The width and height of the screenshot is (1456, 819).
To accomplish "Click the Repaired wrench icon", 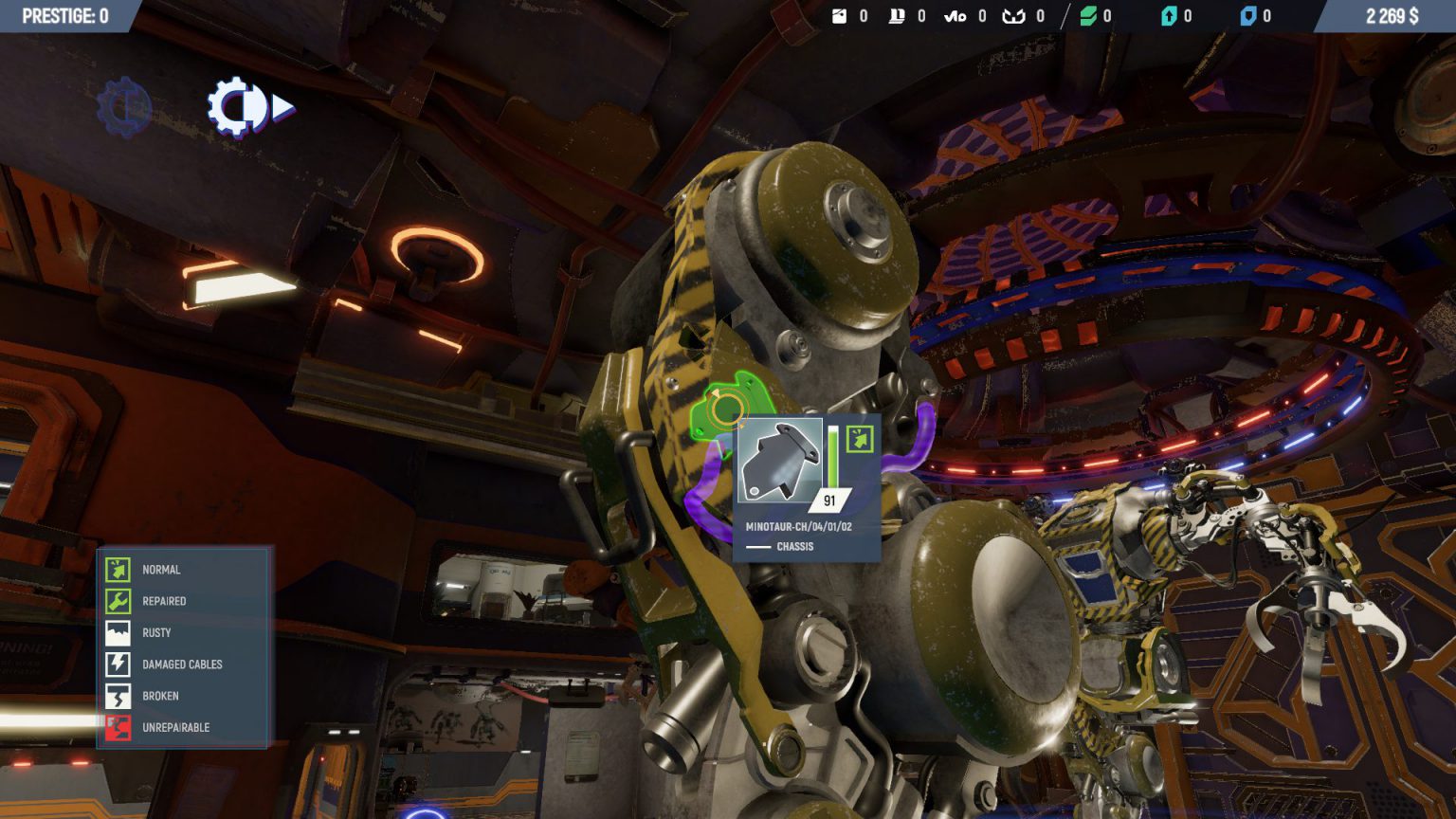I will tap(118, 601).
